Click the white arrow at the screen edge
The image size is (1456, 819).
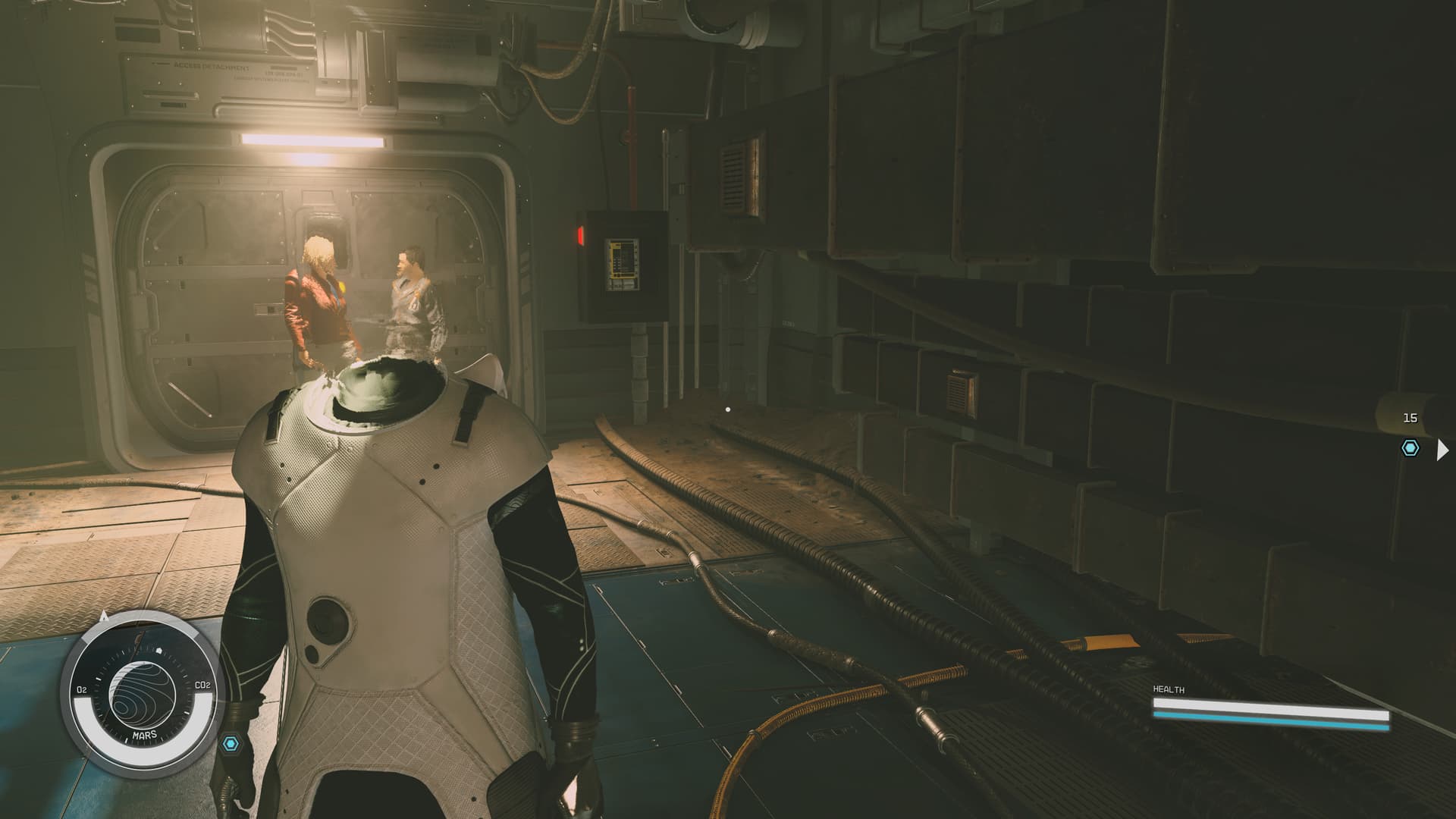coord(1442,450)
